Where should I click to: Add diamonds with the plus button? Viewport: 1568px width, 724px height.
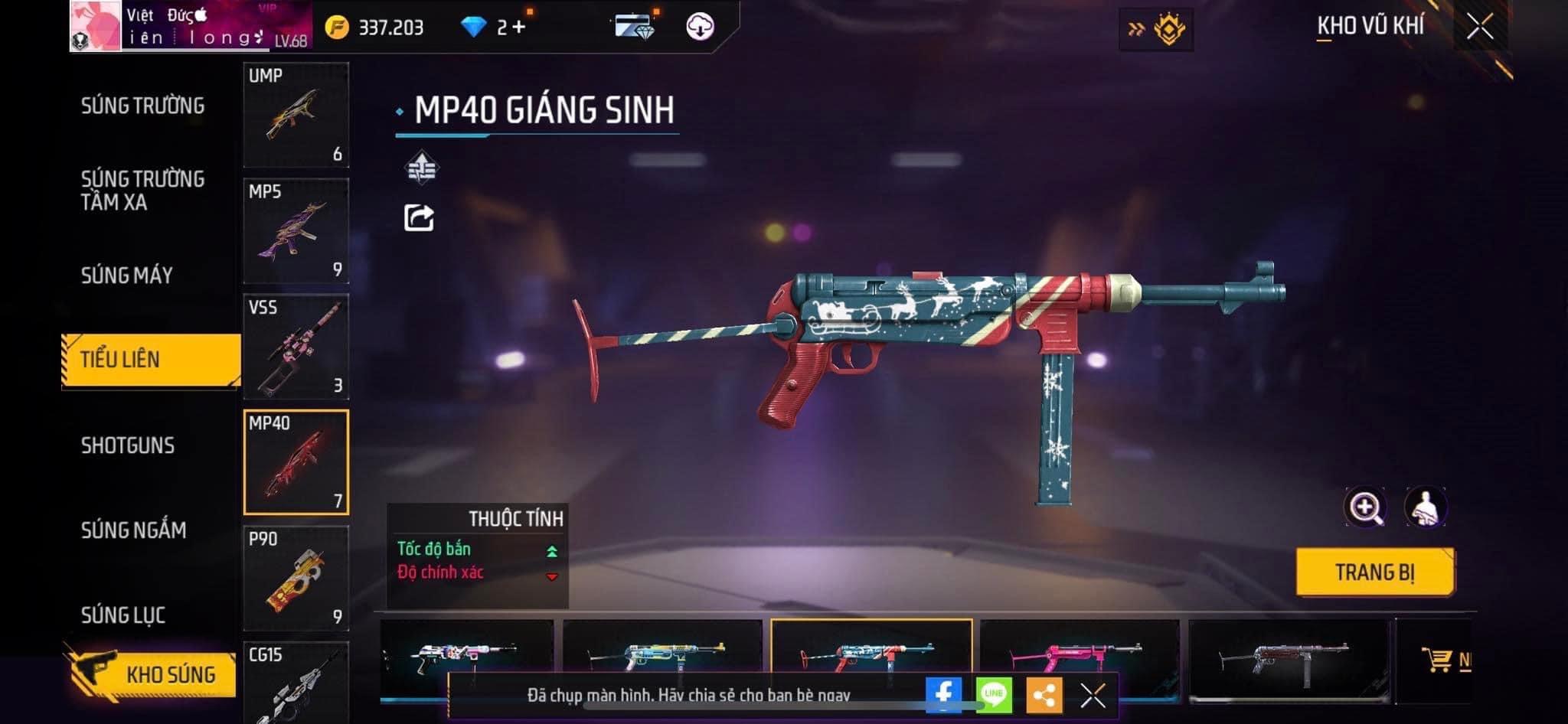click(x=518, y=28)
